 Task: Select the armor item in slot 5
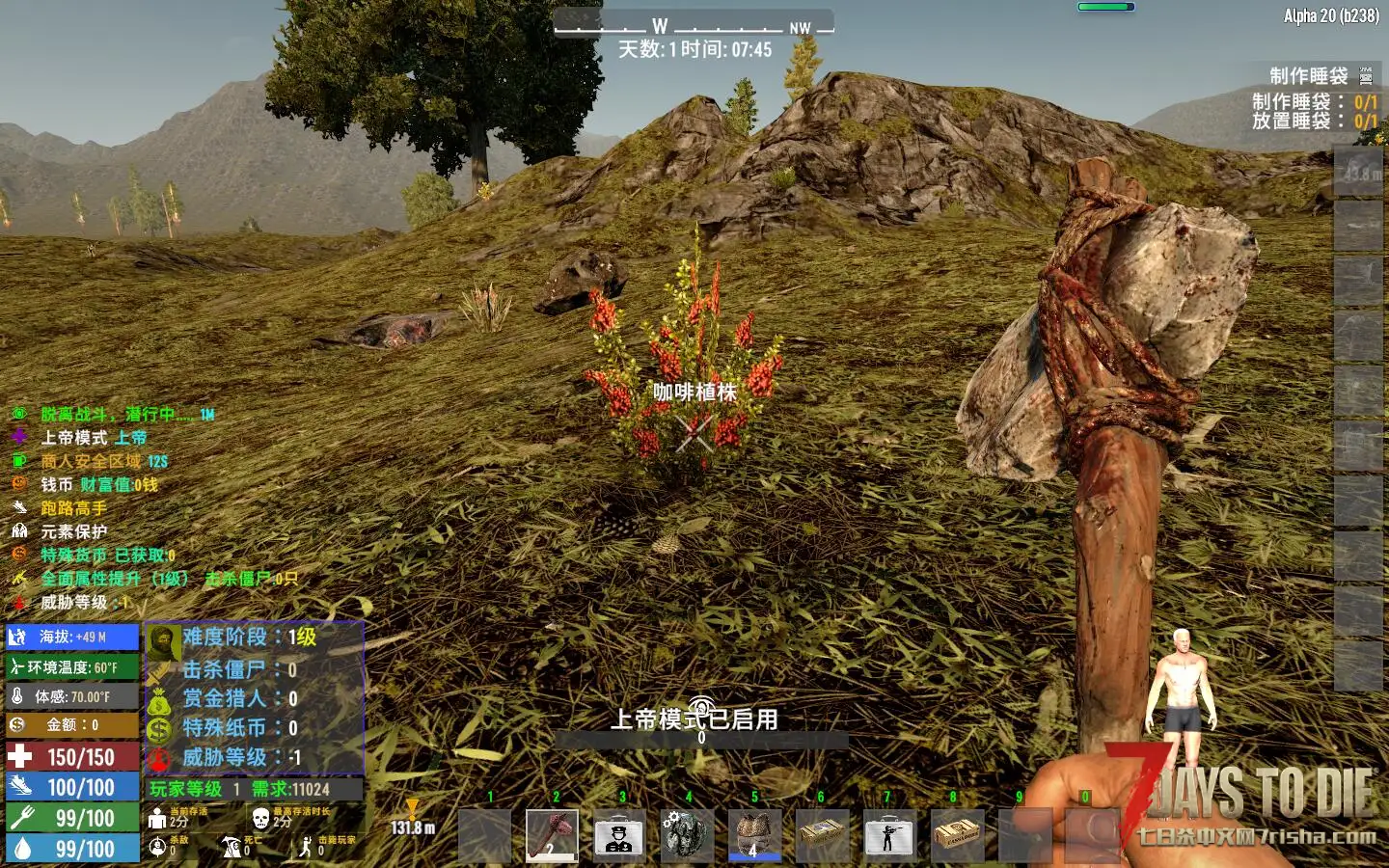click(753, 835)
